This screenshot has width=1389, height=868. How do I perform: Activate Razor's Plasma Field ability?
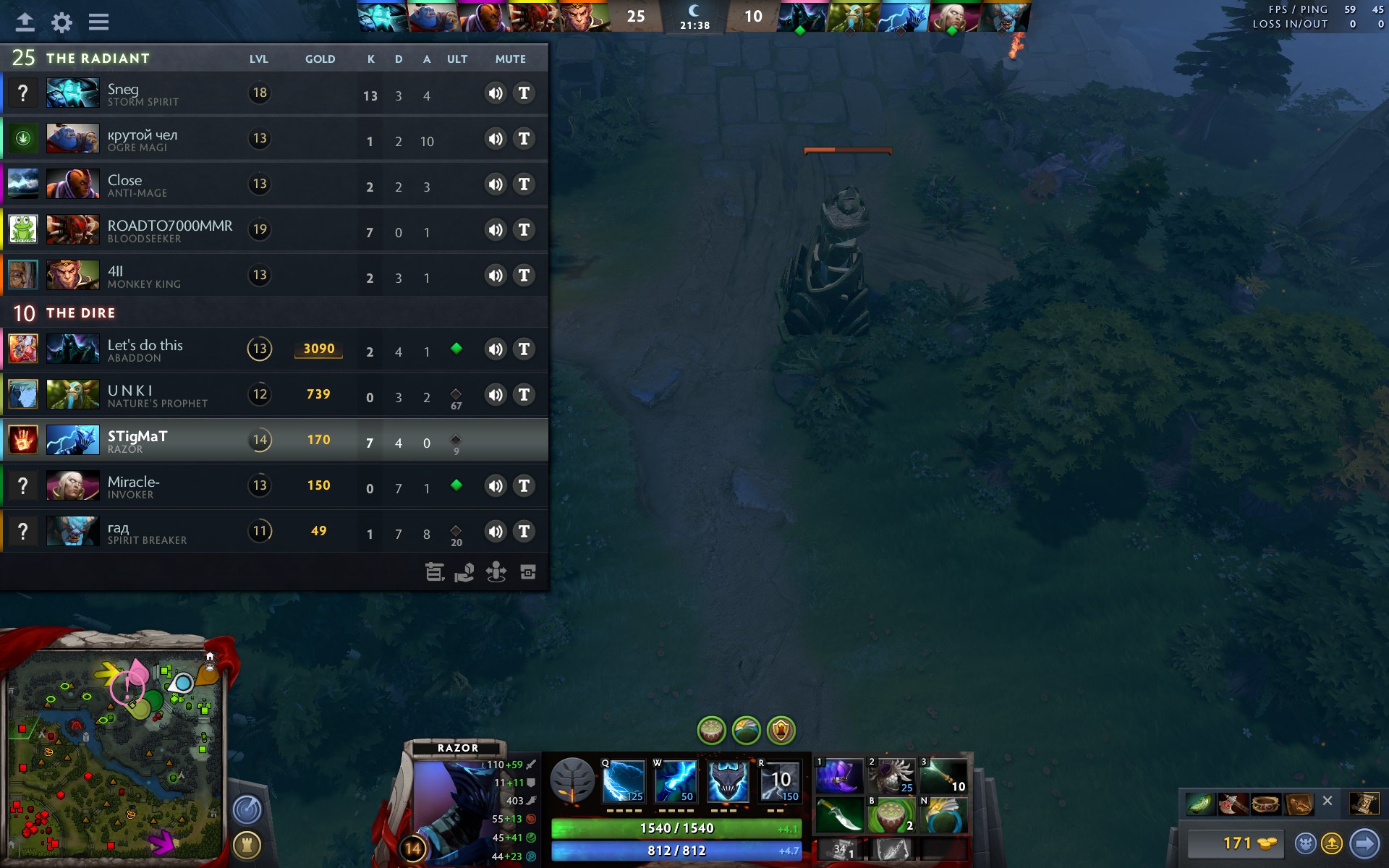click(623, 781)
